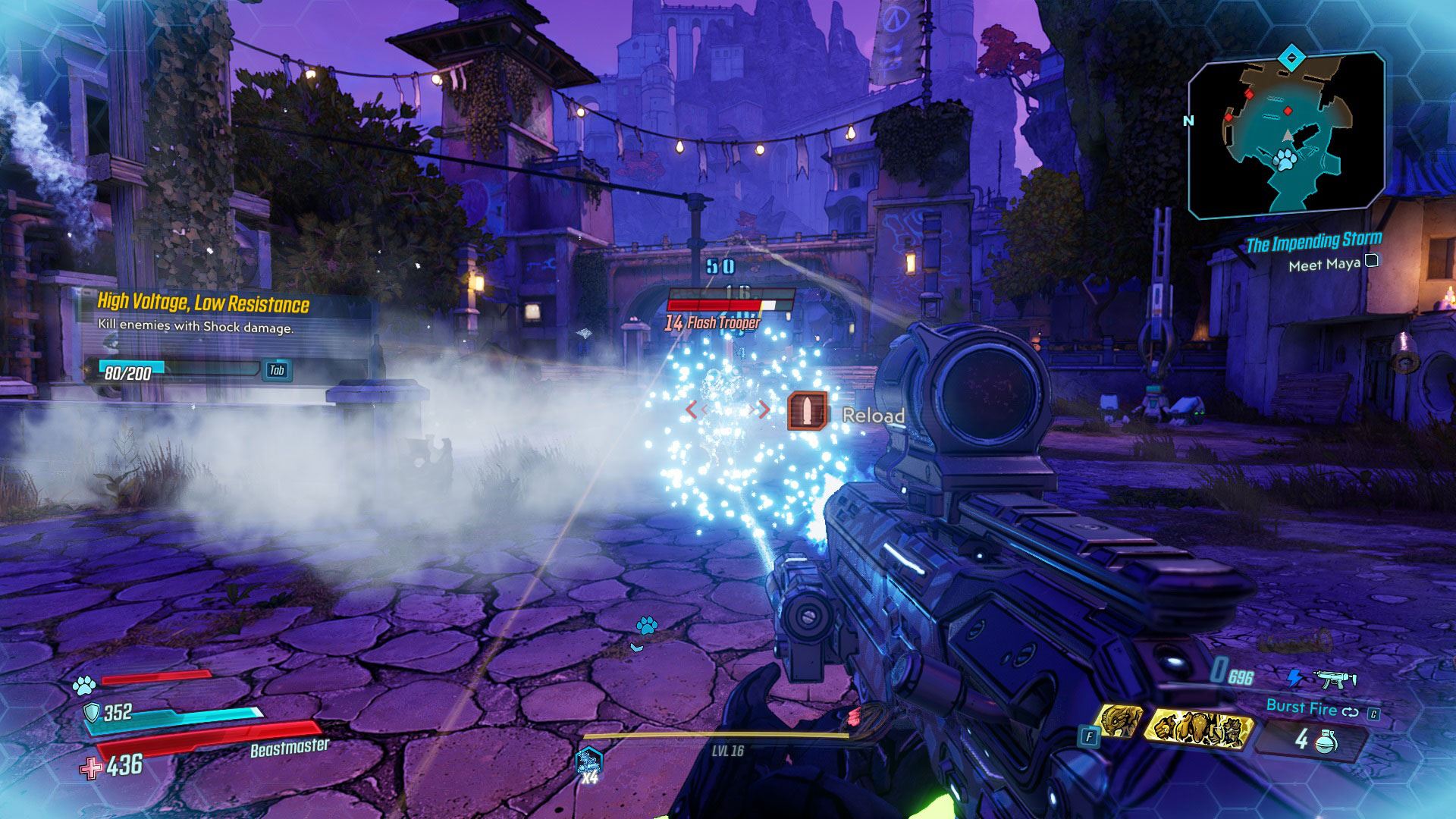The height and width of the screenshot is (819, 1456).
Task: Select the hexagonal x4 buff icon
Action: 588,762
